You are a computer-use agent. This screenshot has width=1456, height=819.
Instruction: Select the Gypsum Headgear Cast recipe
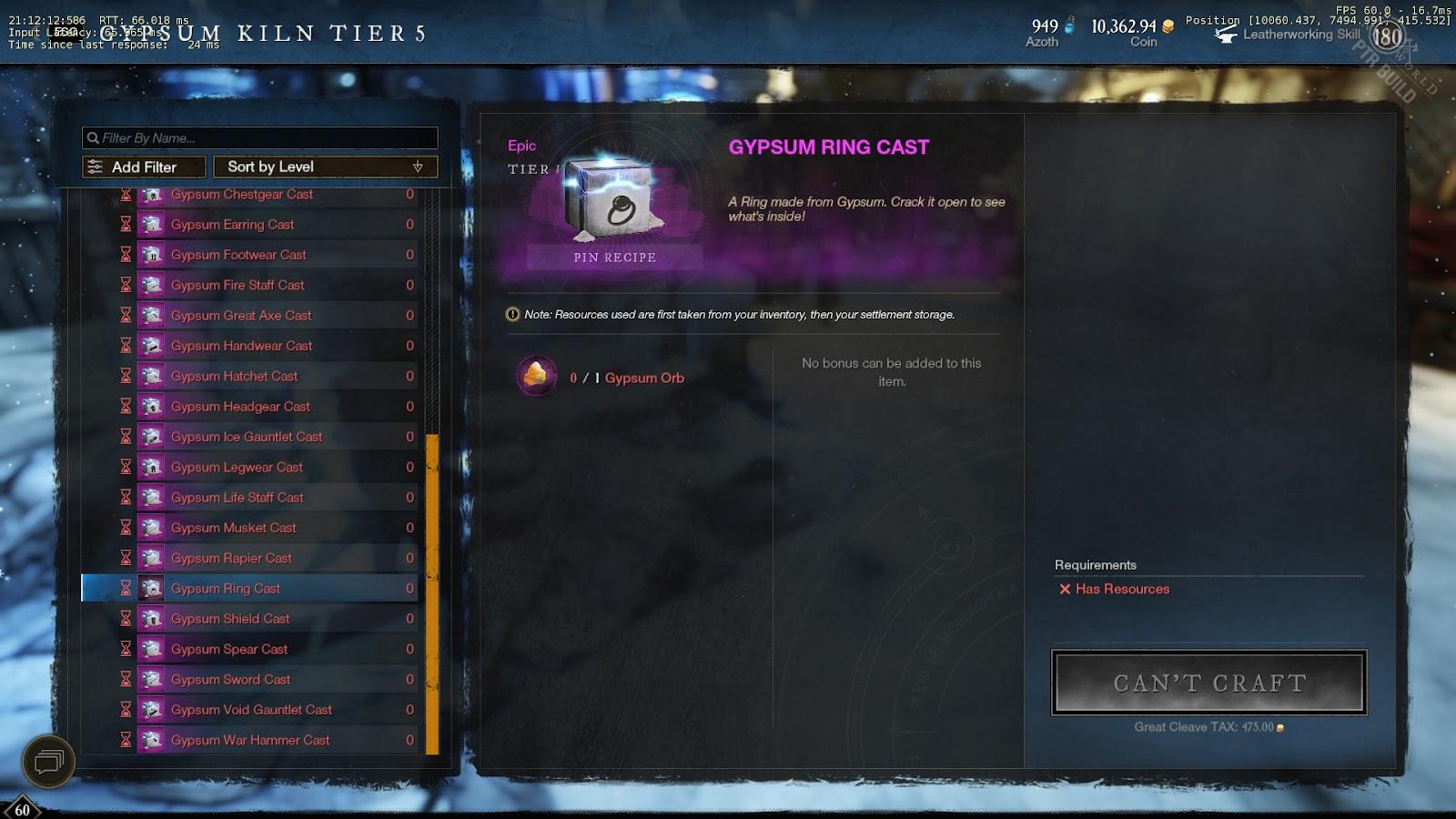coord(240,407)
